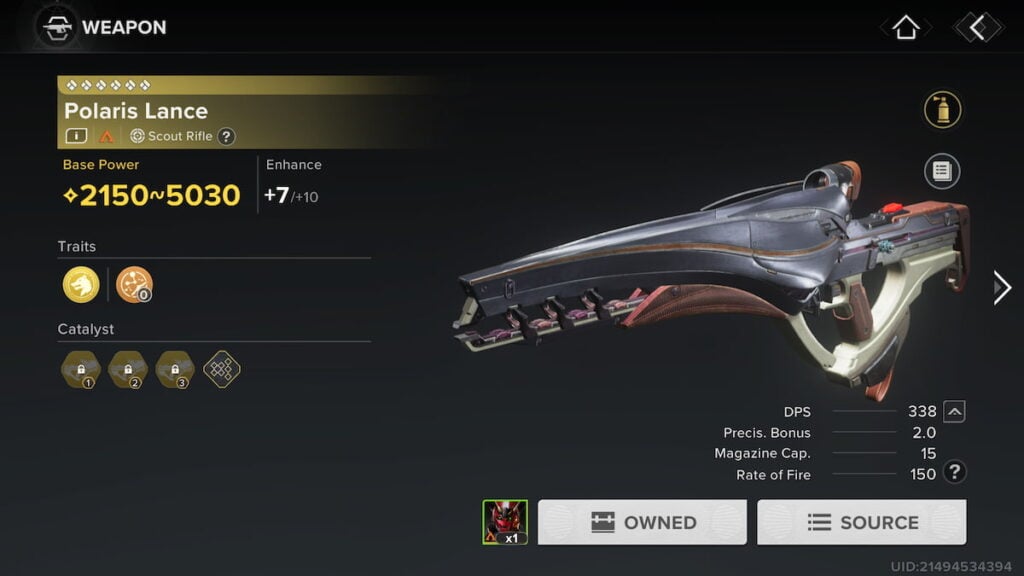Select the gold wolf trait icon
This screenshot has width=1024, height=576.
(81, 285)
